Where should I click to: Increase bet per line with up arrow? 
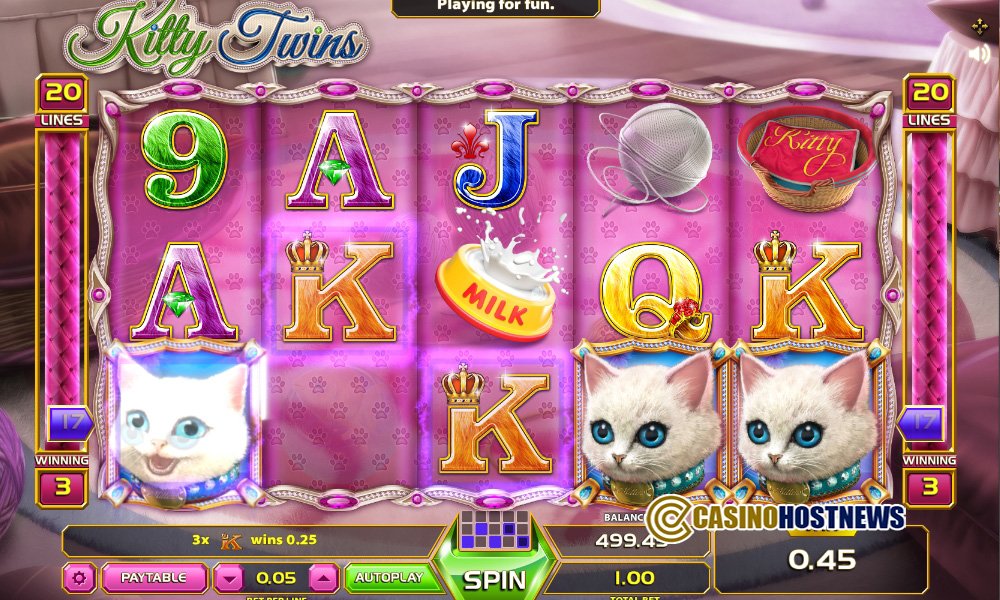pos(323,578)
